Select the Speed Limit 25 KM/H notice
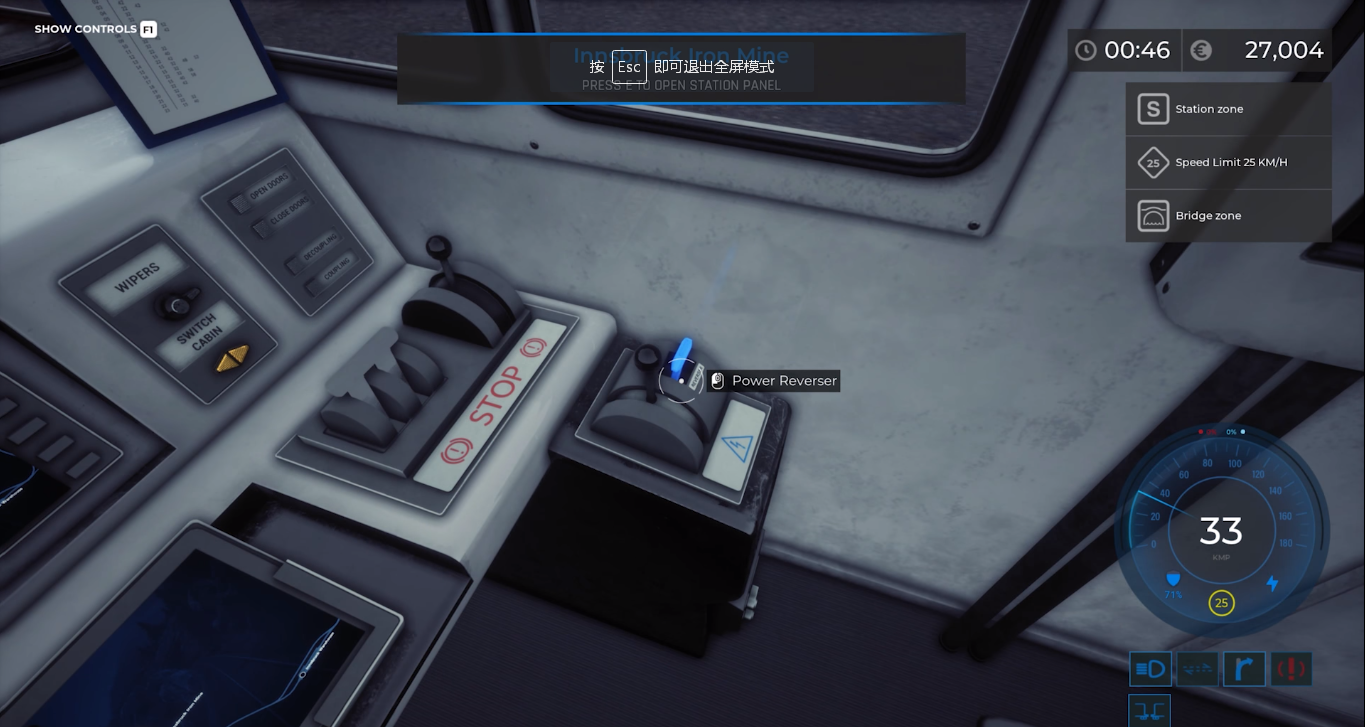Image resolution: width=1365 pixels, height=727 pixels. pos(1228,162)
